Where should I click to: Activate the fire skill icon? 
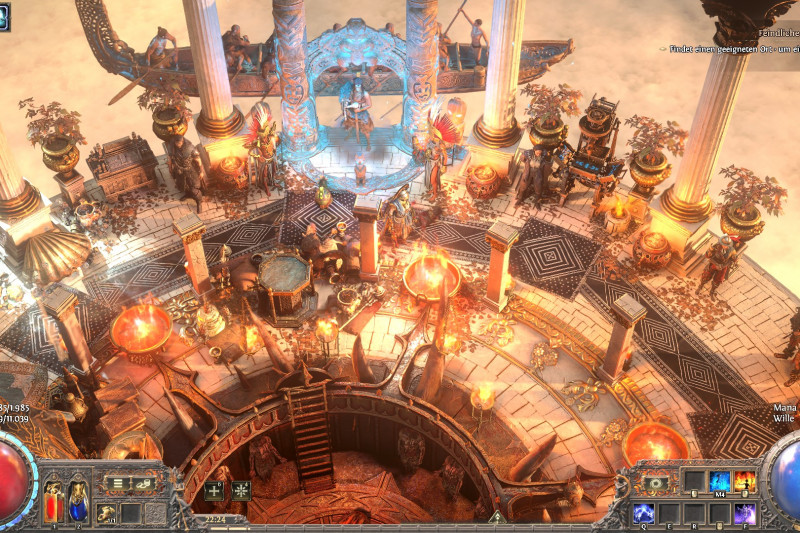(746, 482)
